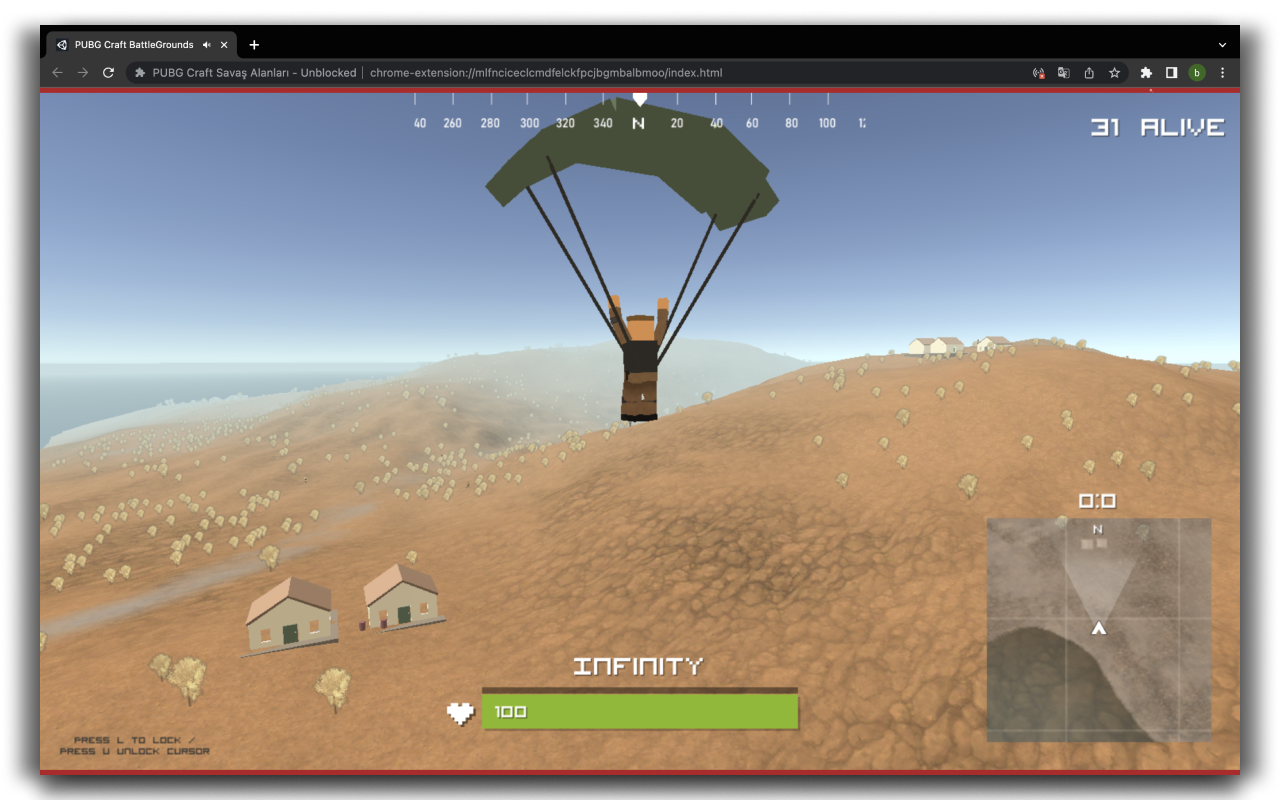Open a new browser tab with the plus button

point(254,44)
